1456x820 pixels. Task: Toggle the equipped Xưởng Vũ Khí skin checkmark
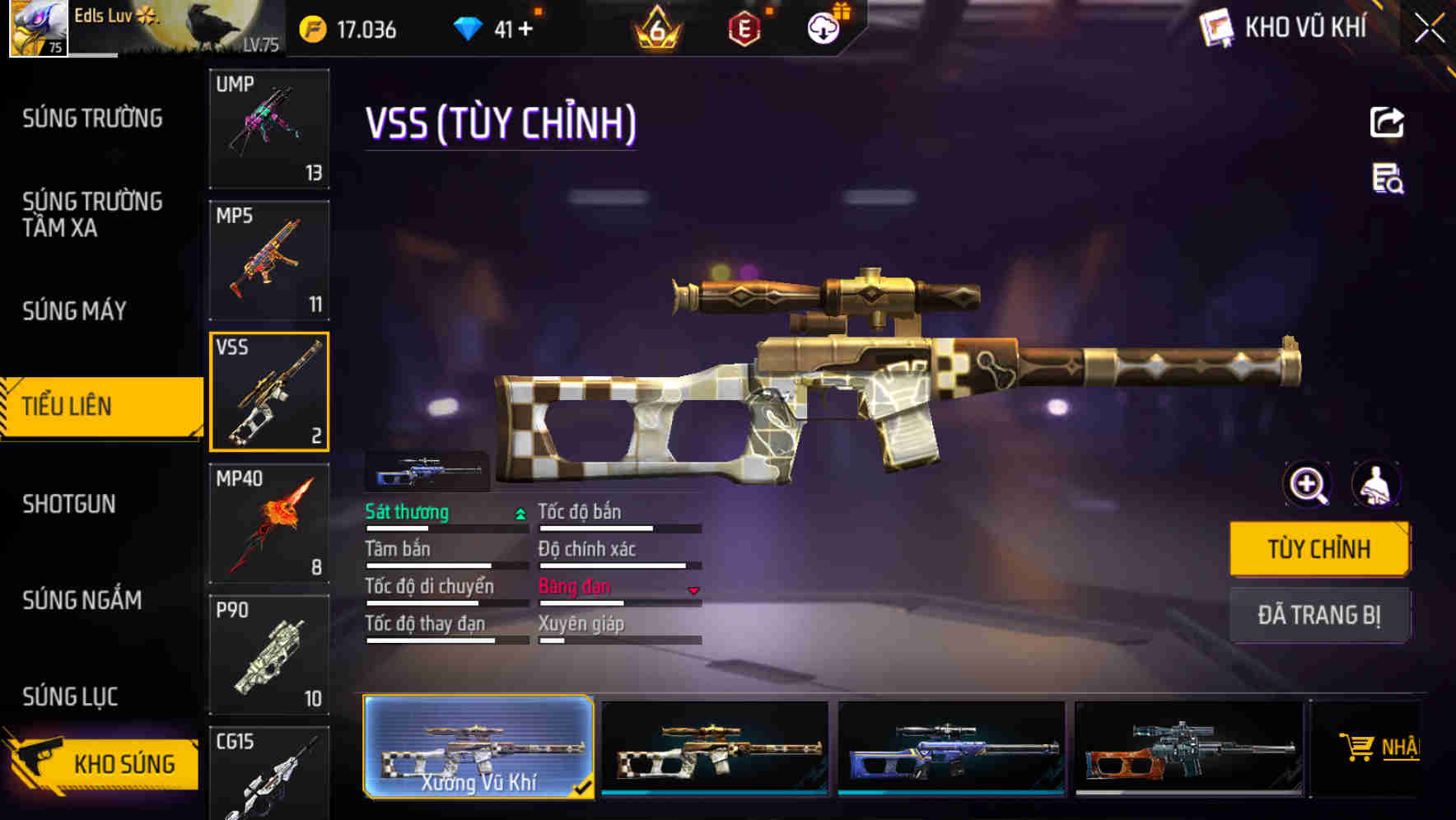tap(582, 787)
